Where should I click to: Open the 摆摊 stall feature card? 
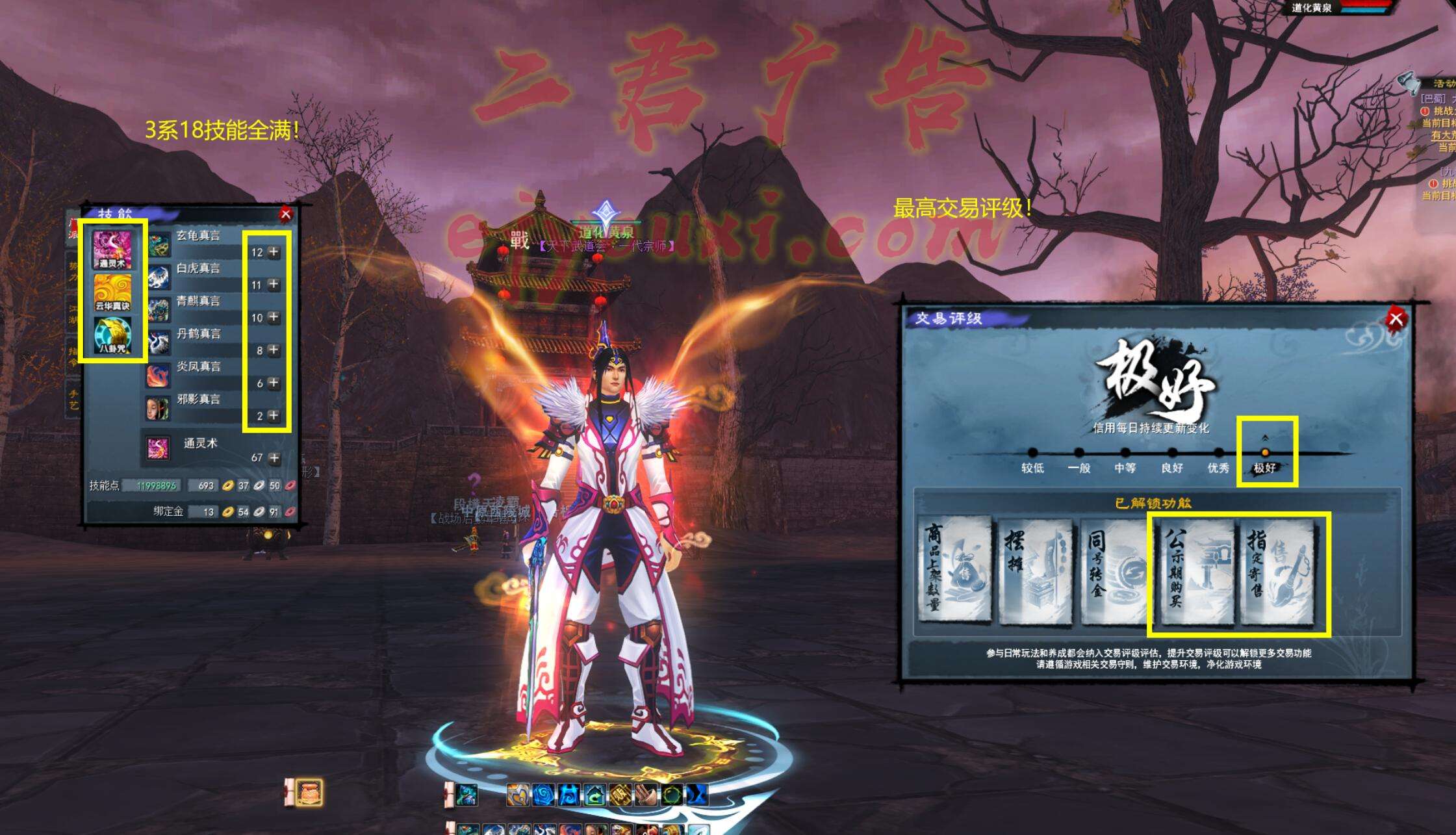pyautogui.click(x=1035, y=571)
